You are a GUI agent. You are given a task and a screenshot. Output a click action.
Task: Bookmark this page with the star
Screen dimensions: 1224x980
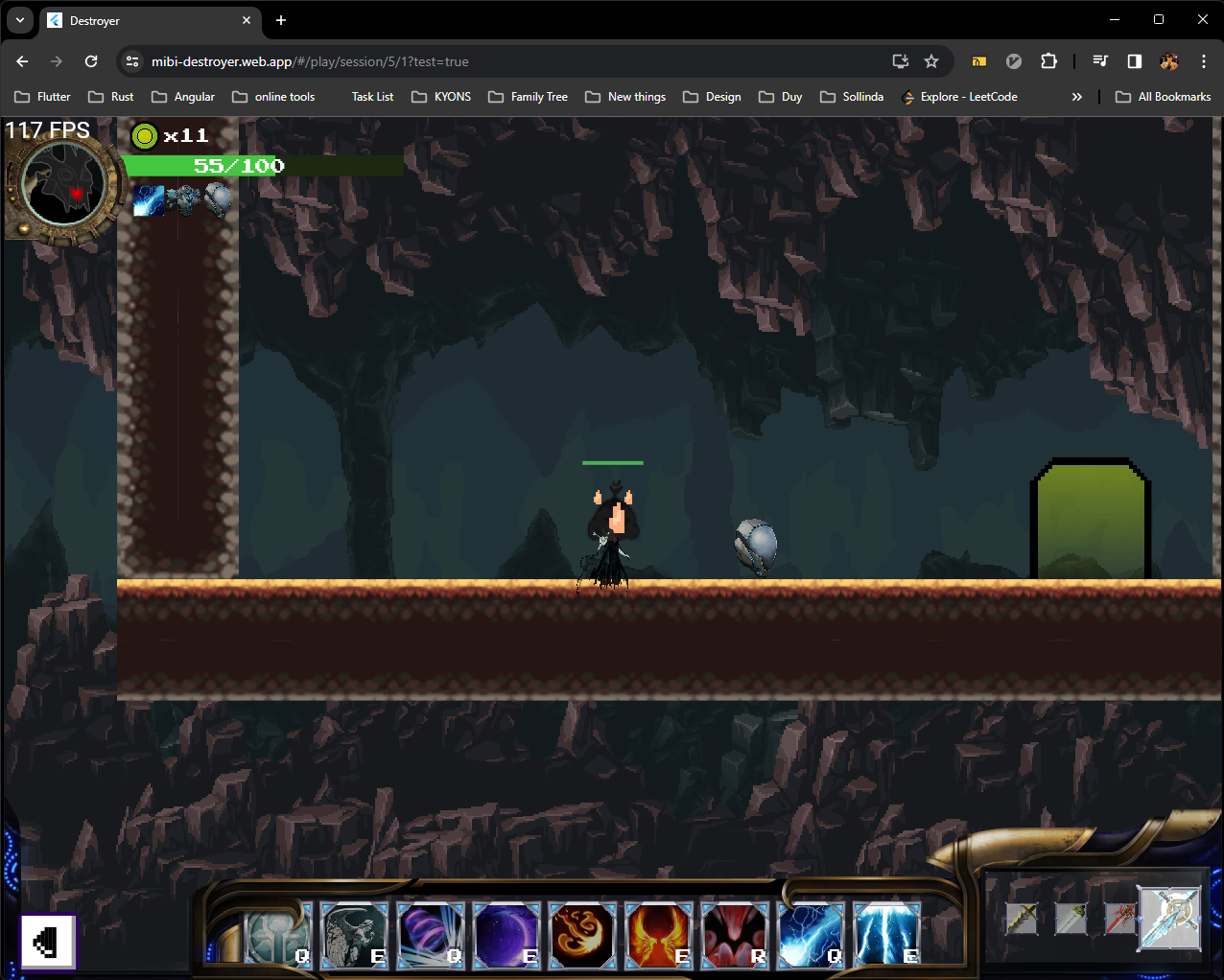[x=931, y=61]
